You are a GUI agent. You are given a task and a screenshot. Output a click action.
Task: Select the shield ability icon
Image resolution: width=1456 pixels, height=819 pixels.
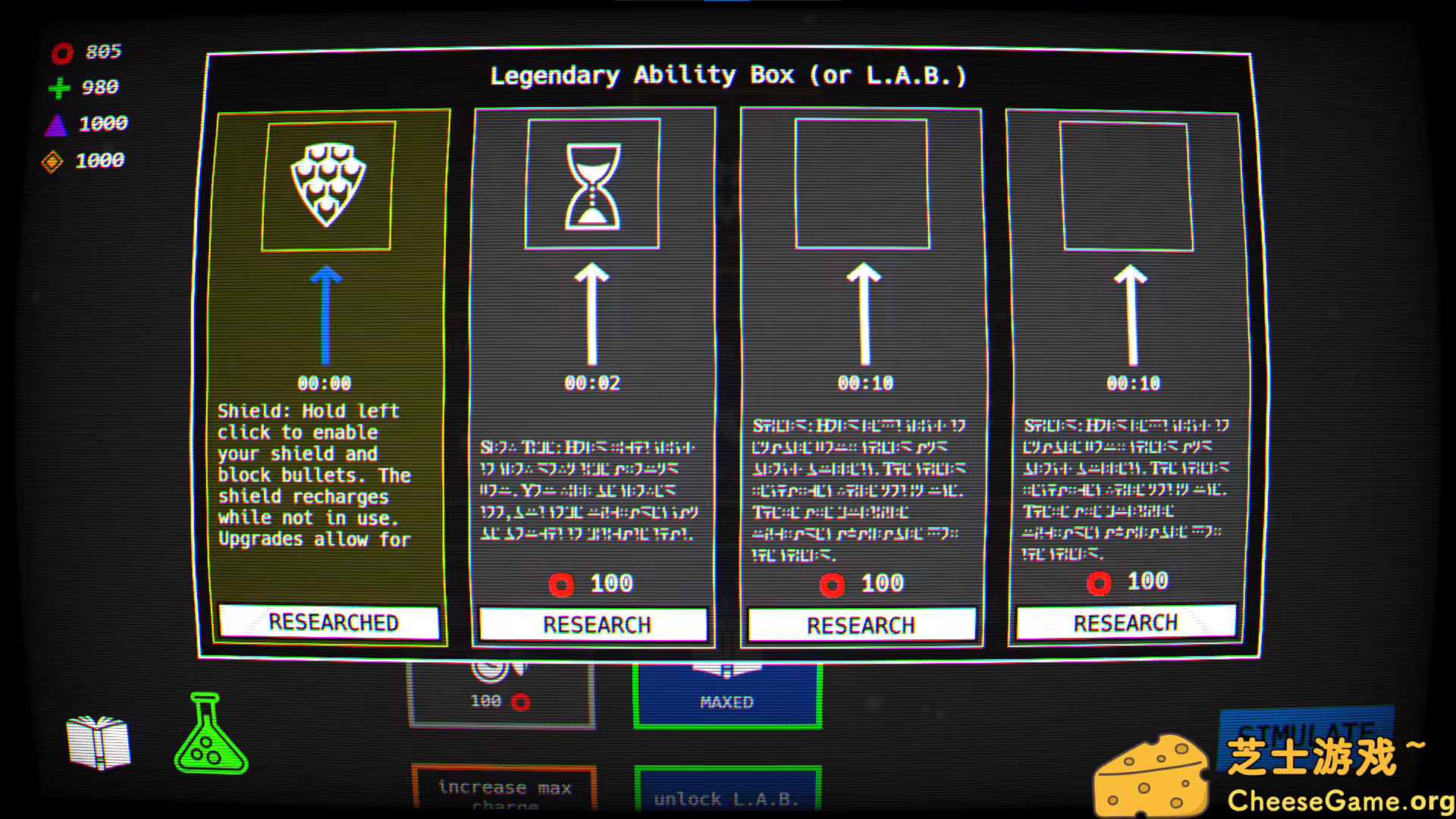click(x=326, y=186)
